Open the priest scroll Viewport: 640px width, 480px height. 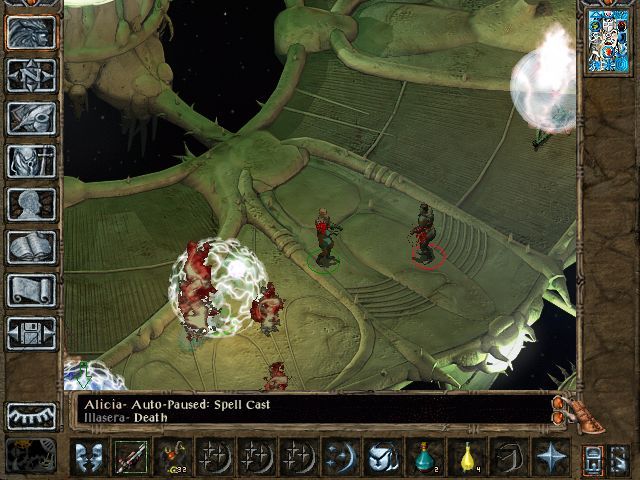31,291
